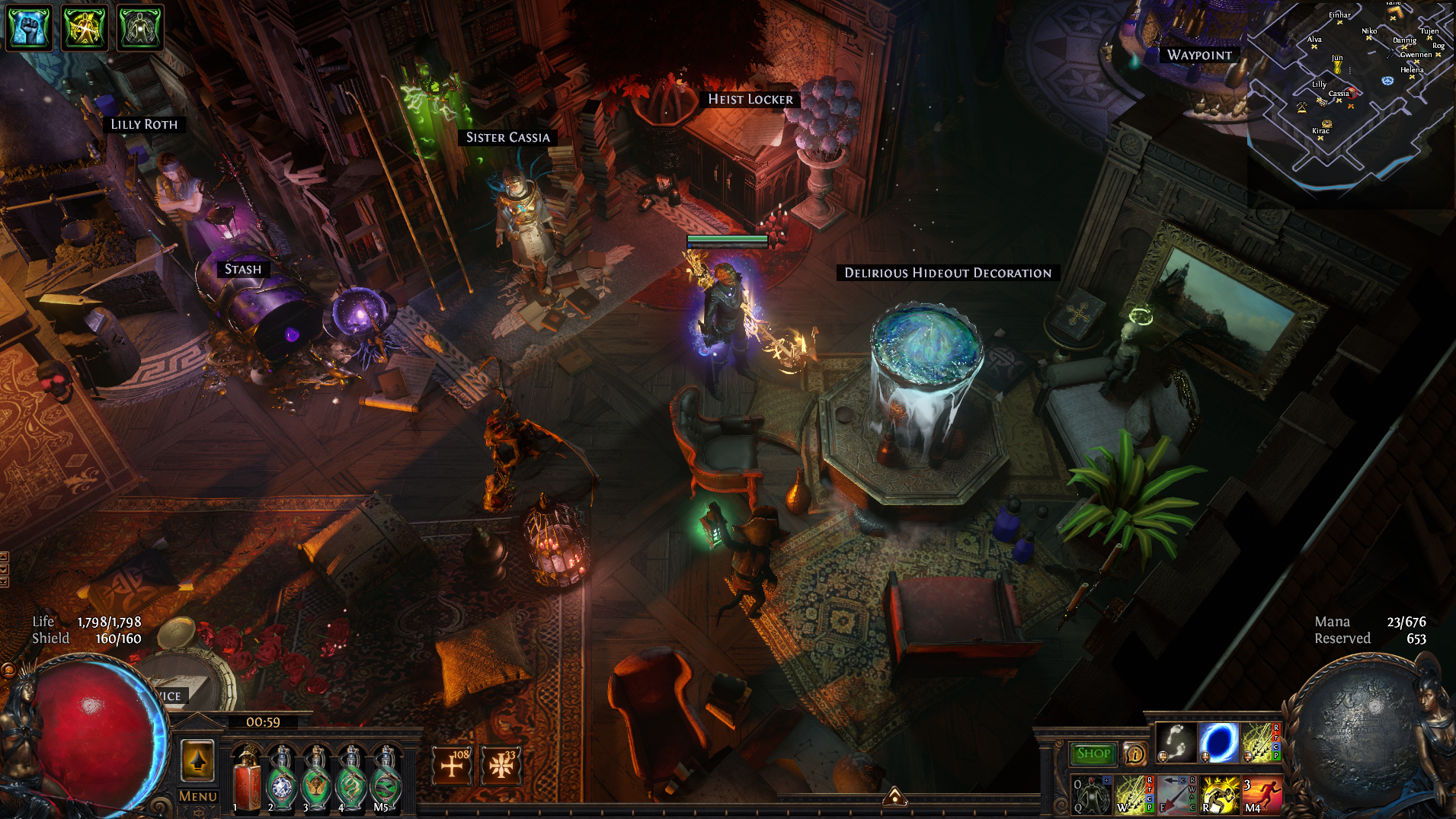Open the Menu button
Viewport: 1456px width, 819px height.
[197, 796]
